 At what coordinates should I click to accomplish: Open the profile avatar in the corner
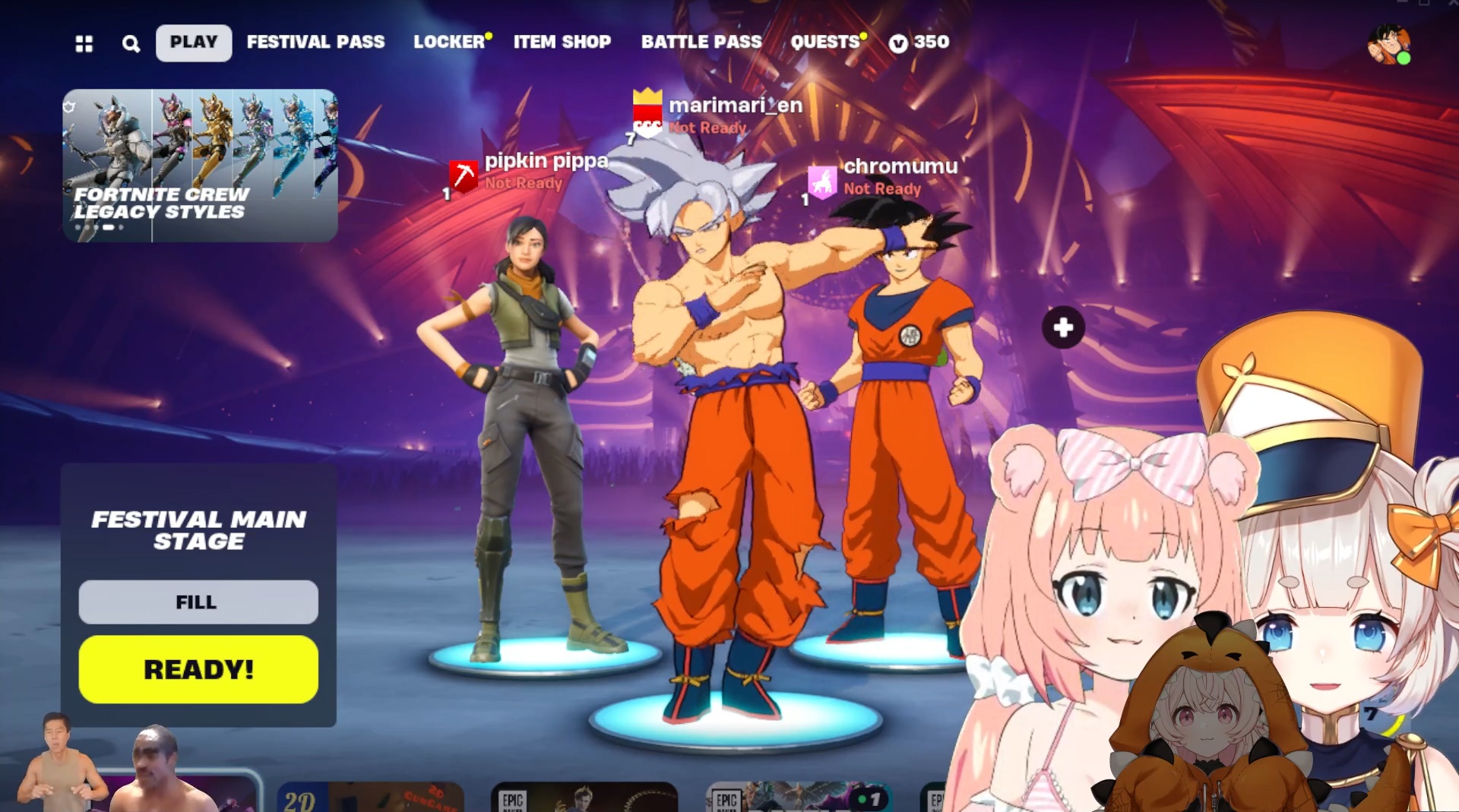(x=1388, y=46)
